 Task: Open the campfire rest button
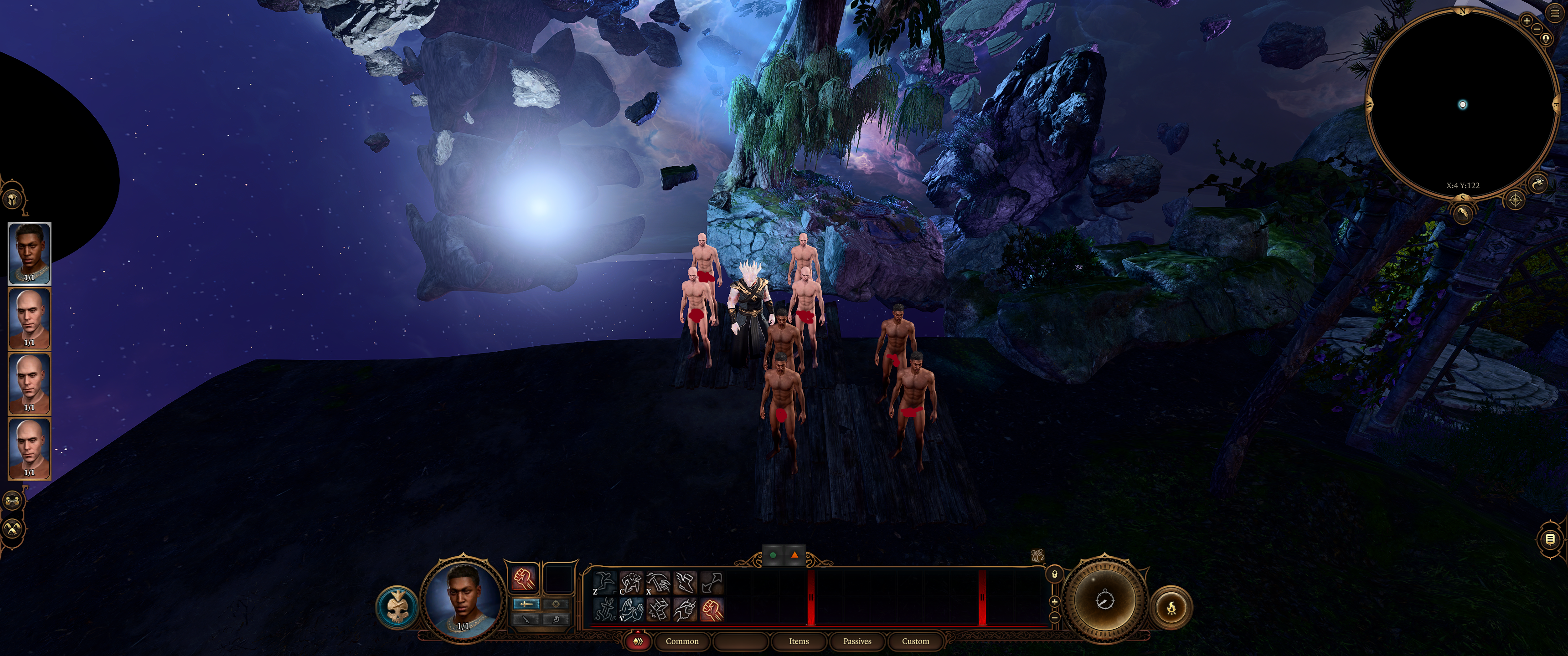[x=1171, y=607]
